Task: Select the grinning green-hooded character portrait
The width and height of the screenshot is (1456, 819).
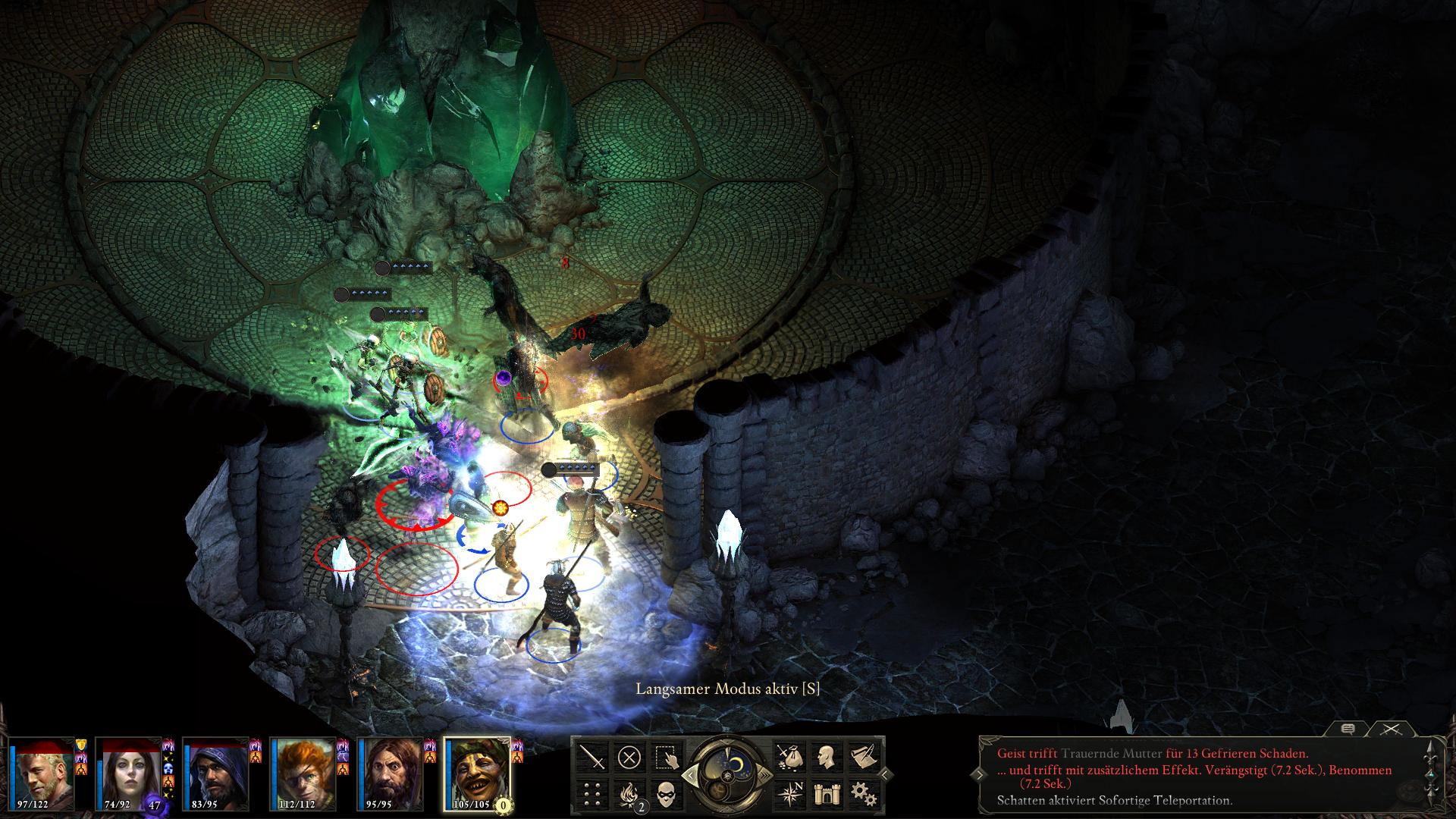Action: (477, 772)
